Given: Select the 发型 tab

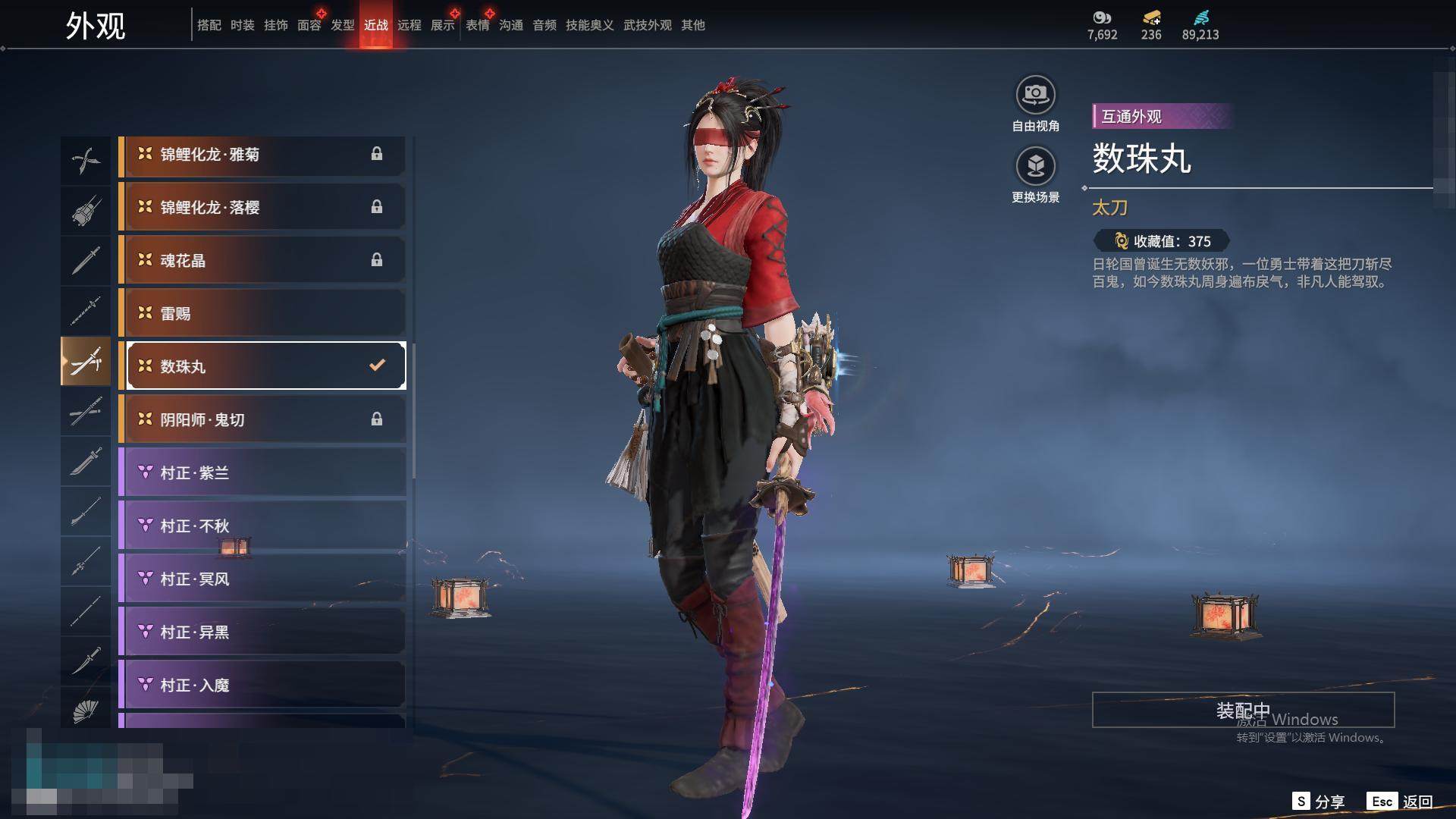Looking at the screenshot, I should (x=343, y=25).
